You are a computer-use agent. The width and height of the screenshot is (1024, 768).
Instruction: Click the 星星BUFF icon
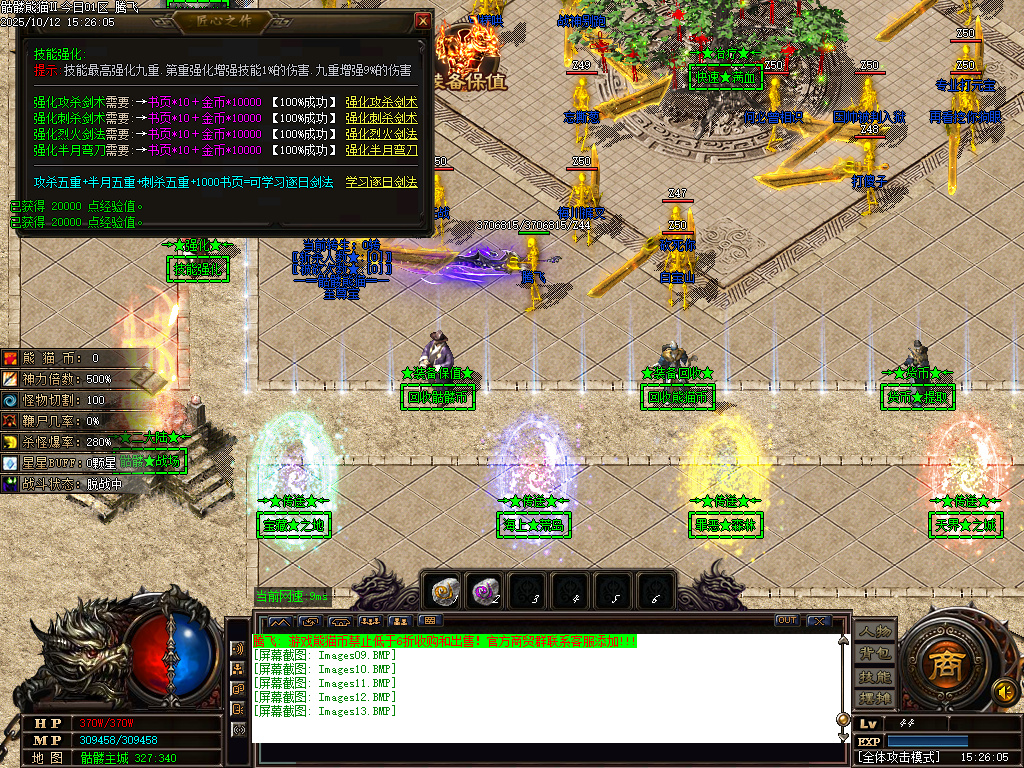10,463
